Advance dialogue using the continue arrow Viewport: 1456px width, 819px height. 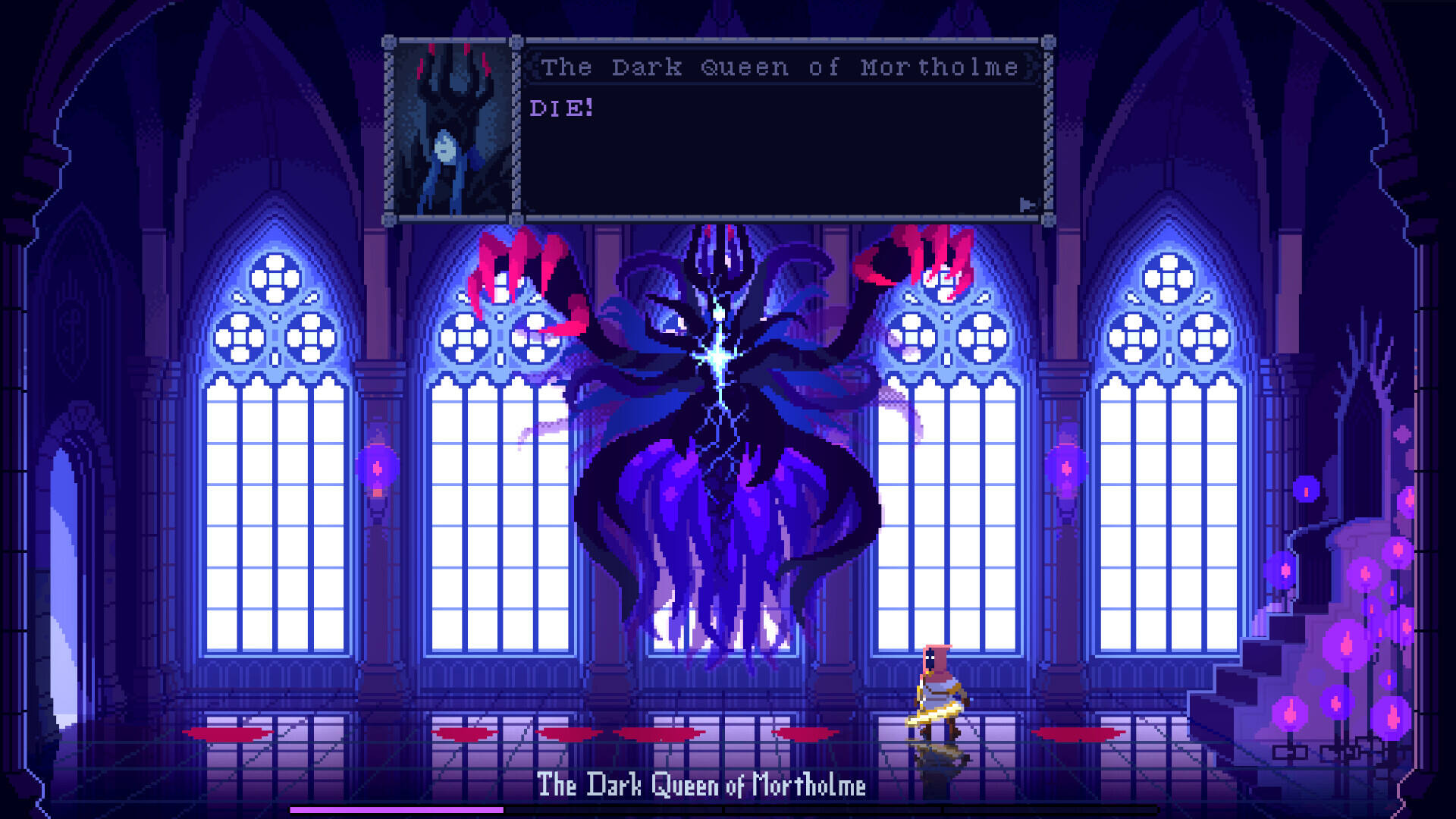coord(1027,205)
